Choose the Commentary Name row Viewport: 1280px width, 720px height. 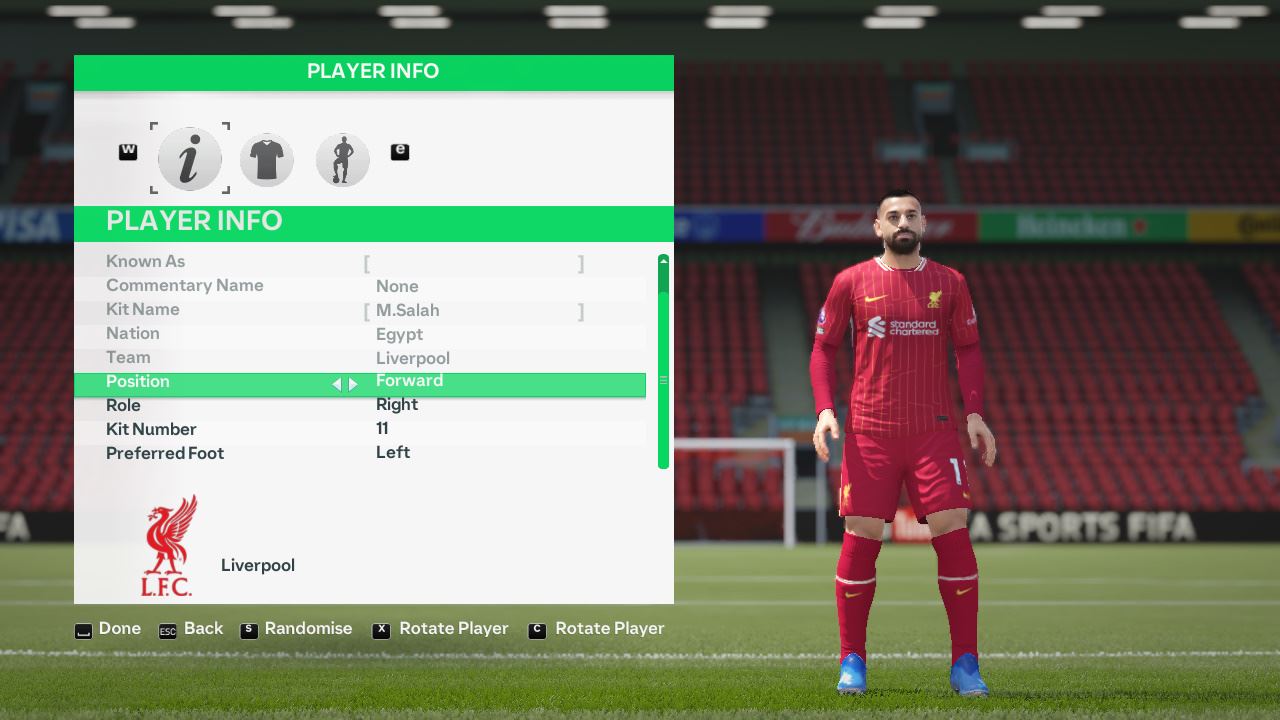coord(360,286)
